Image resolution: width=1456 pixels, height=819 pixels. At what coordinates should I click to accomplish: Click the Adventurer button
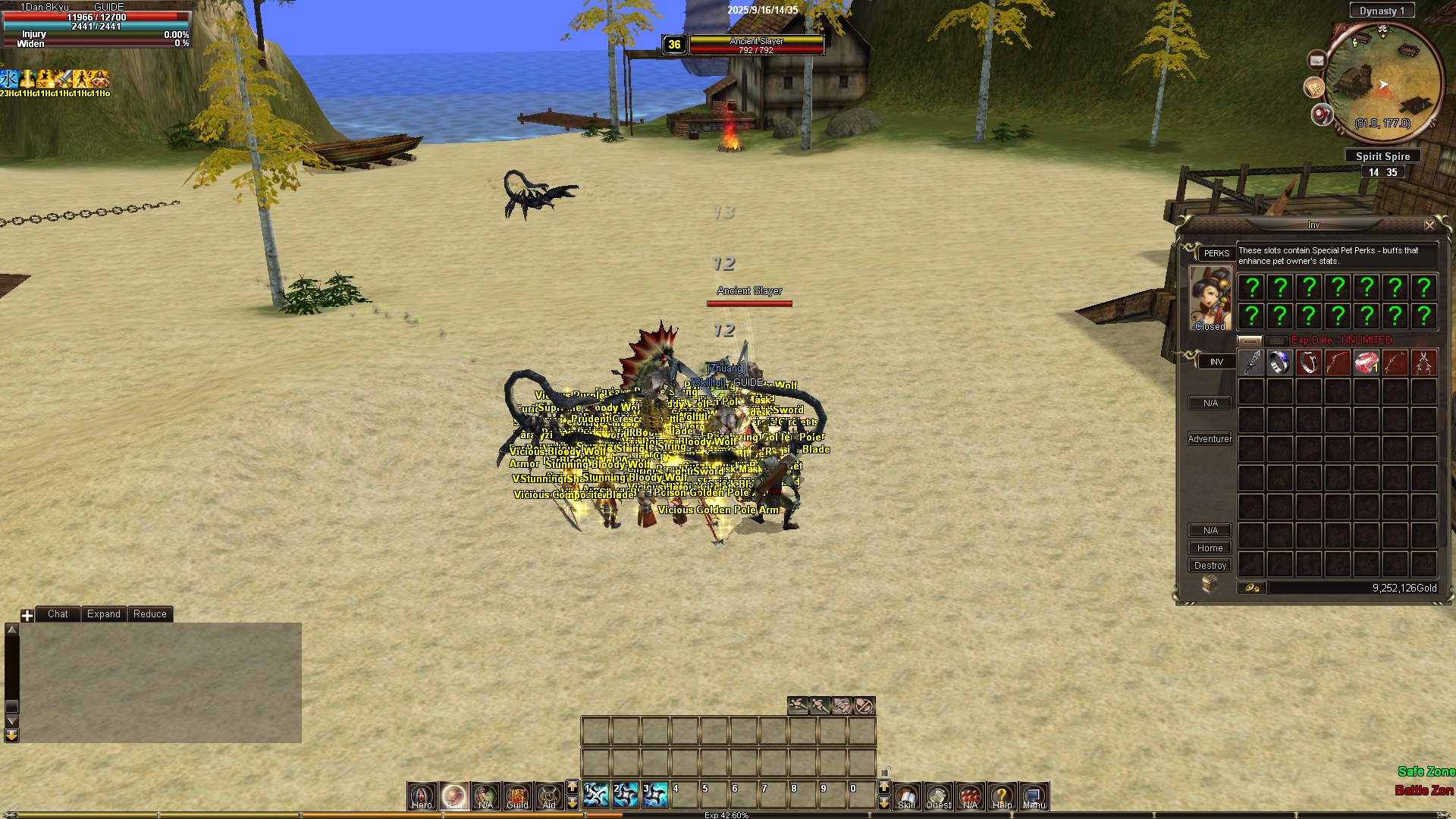1210,439
